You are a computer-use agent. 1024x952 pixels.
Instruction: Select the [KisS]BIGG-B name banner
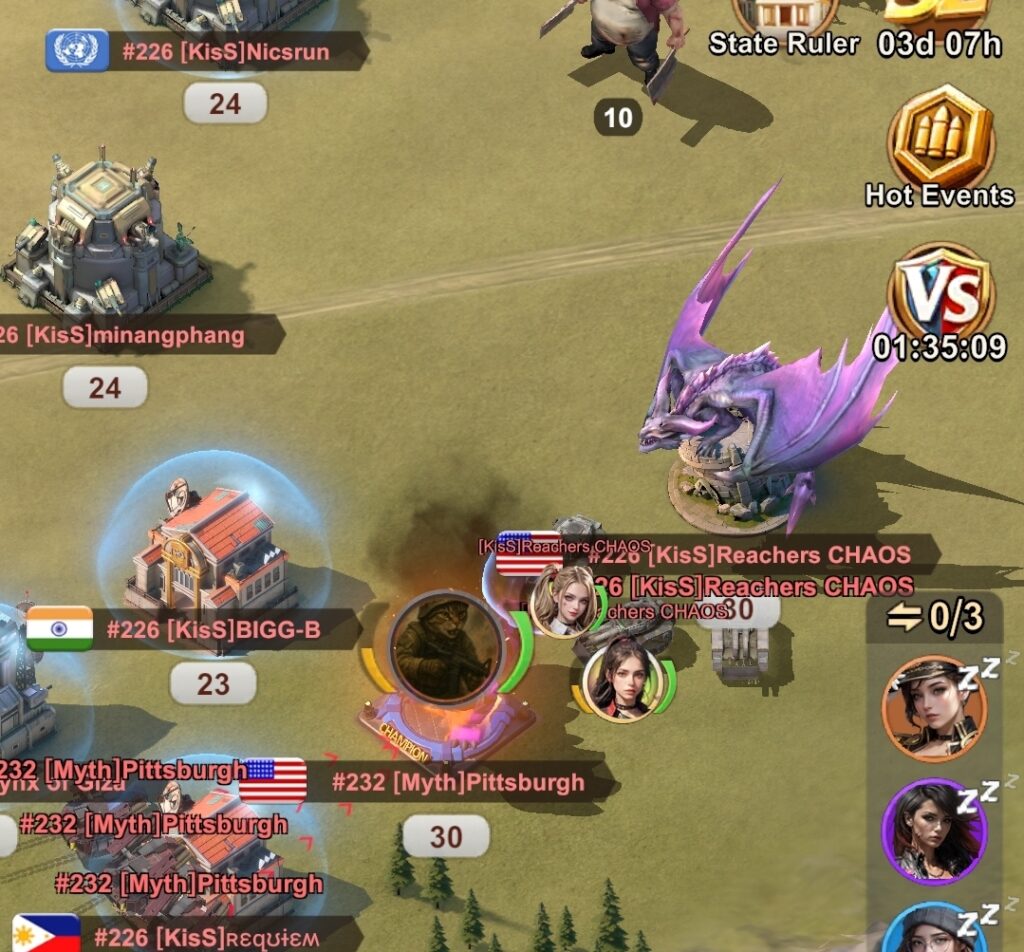[212, 630]
